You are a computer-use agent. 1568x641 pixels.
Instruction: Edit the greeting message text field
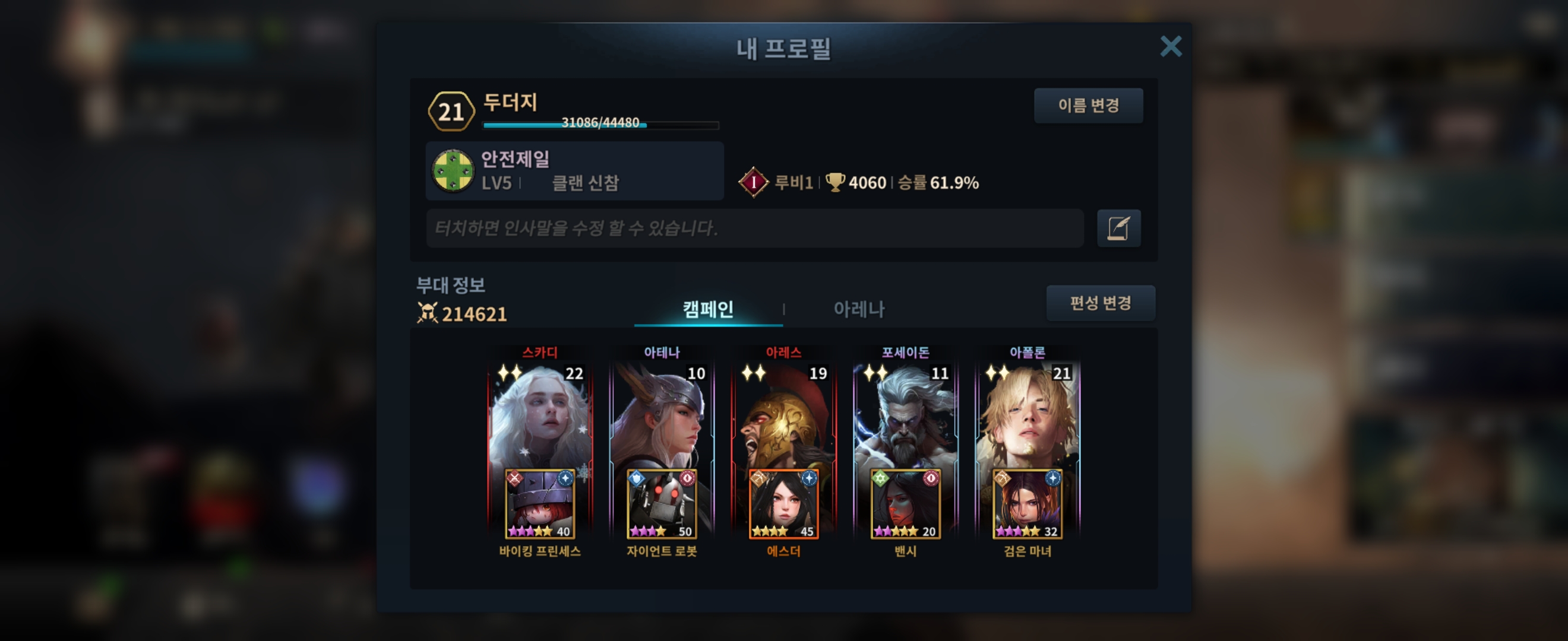[754, 229]
